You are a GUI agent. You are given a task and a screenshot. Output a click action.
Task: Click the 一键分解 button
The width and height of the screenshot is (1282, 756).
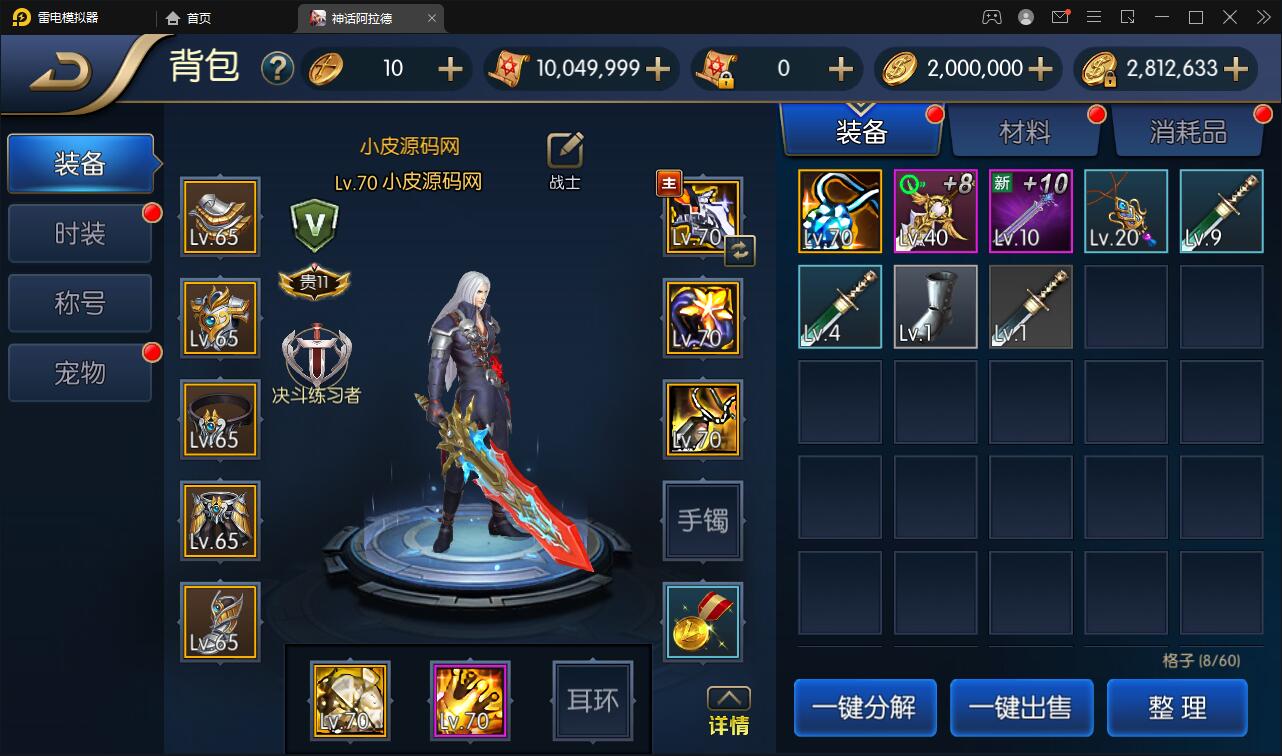point(864,707)
